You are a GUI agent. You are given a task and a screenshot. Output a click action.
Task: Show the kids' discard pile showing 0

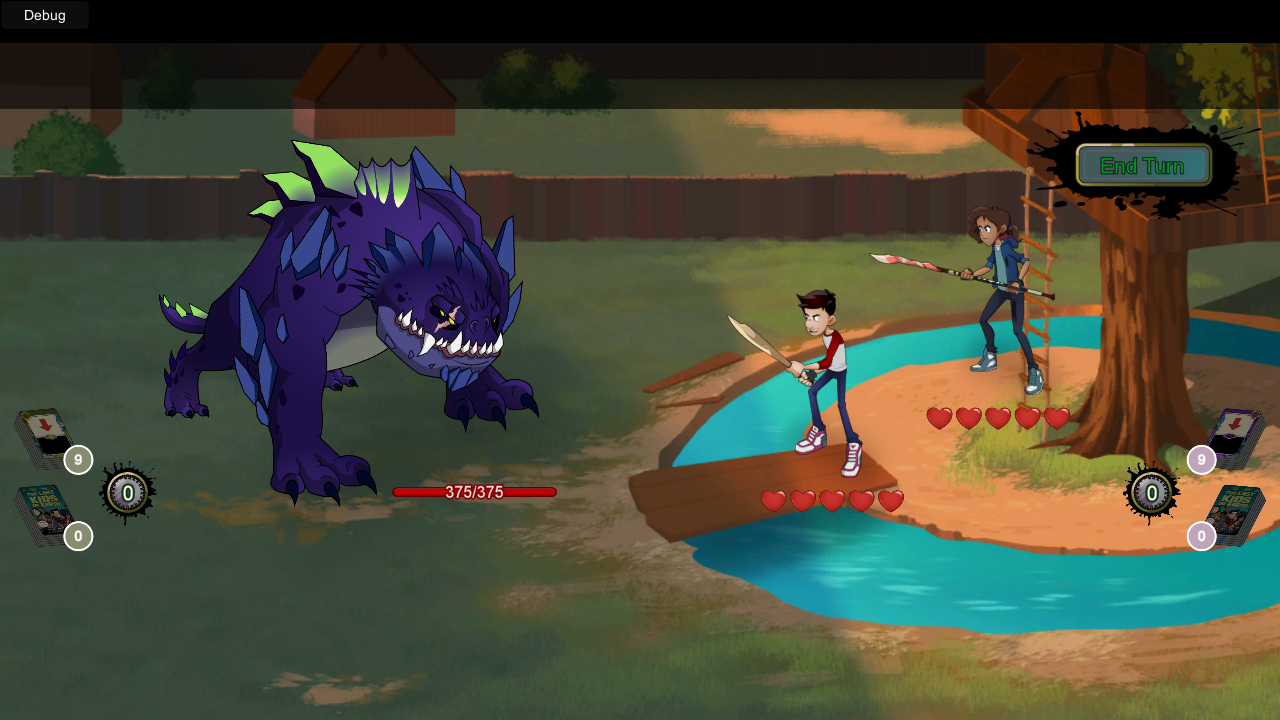[1234, 514]
